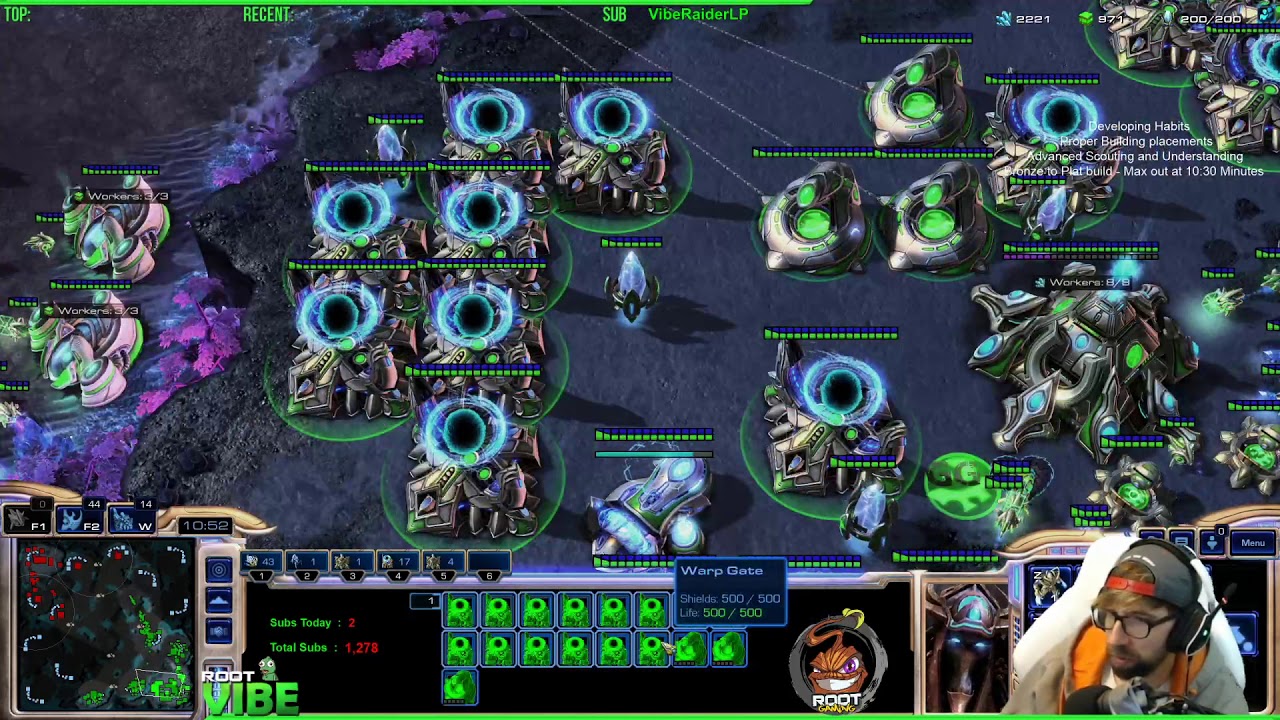Click the VibeRaiderLP subscriber name
The image size is (1280, 720).
click(698, 14)
